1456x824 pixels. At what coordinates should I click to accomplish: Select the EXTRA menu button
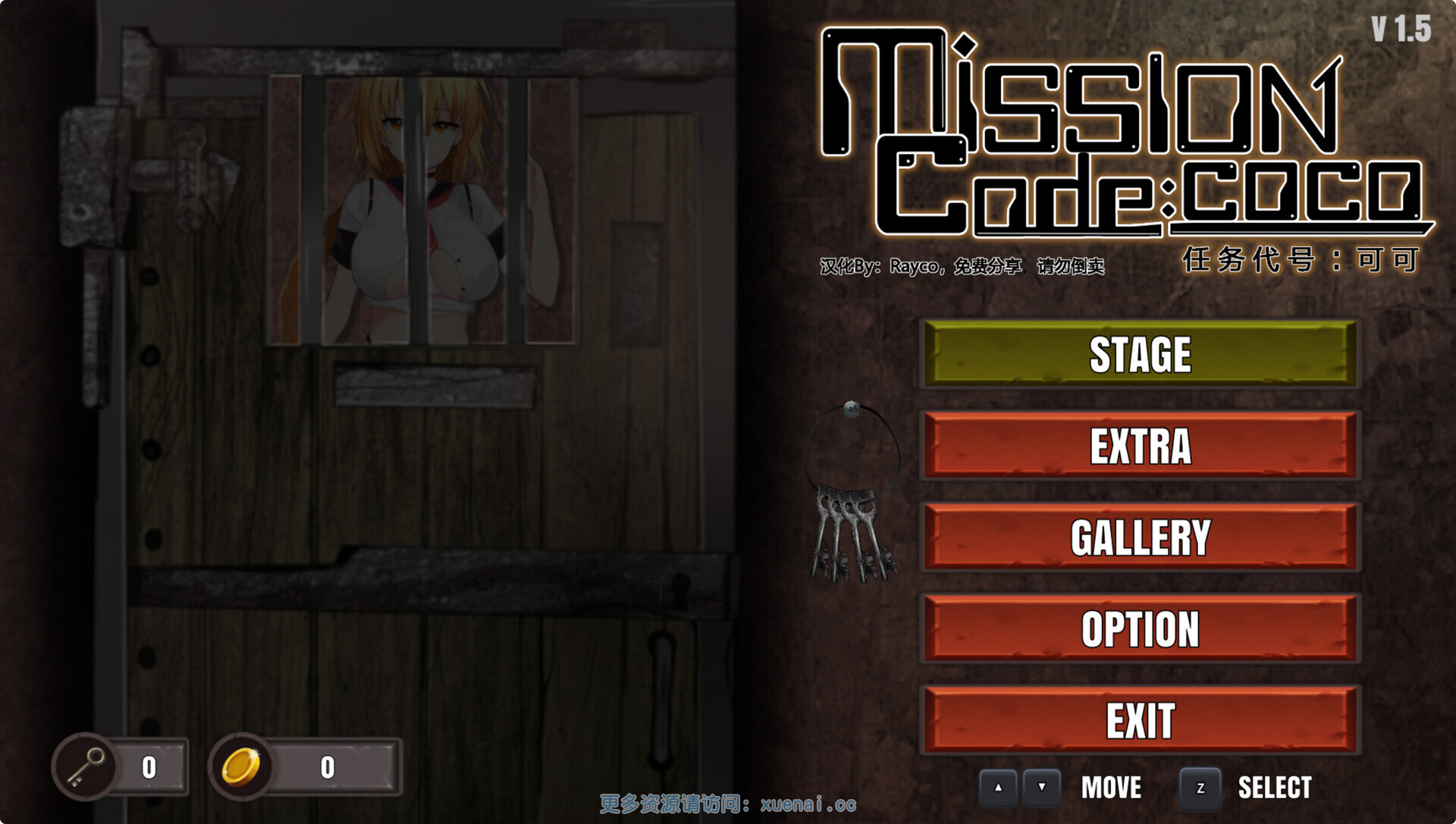click(x=1140, y=446)
